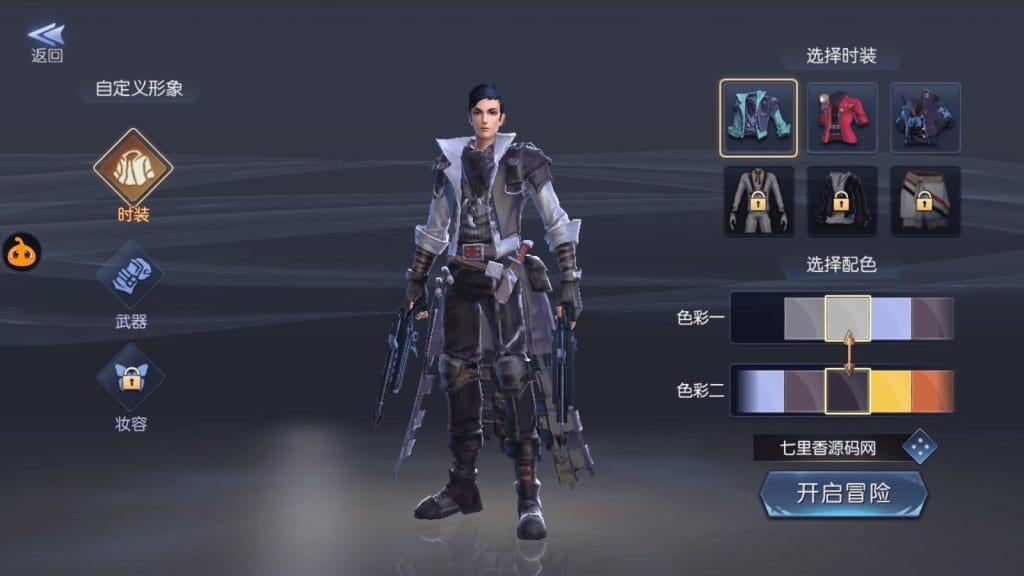Screen dimensions: 1024x576
Task: Randomize the name with the dice button
Action: coord(919,447)
